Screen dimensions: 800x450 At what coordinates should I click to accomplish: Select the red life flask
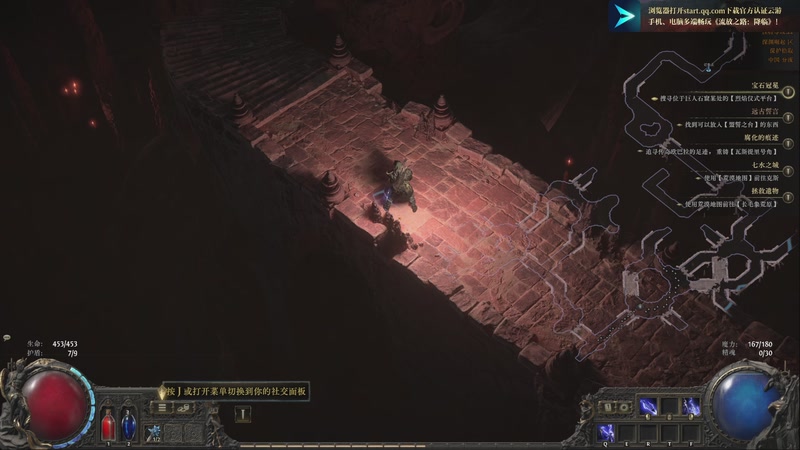click(109, 426)
